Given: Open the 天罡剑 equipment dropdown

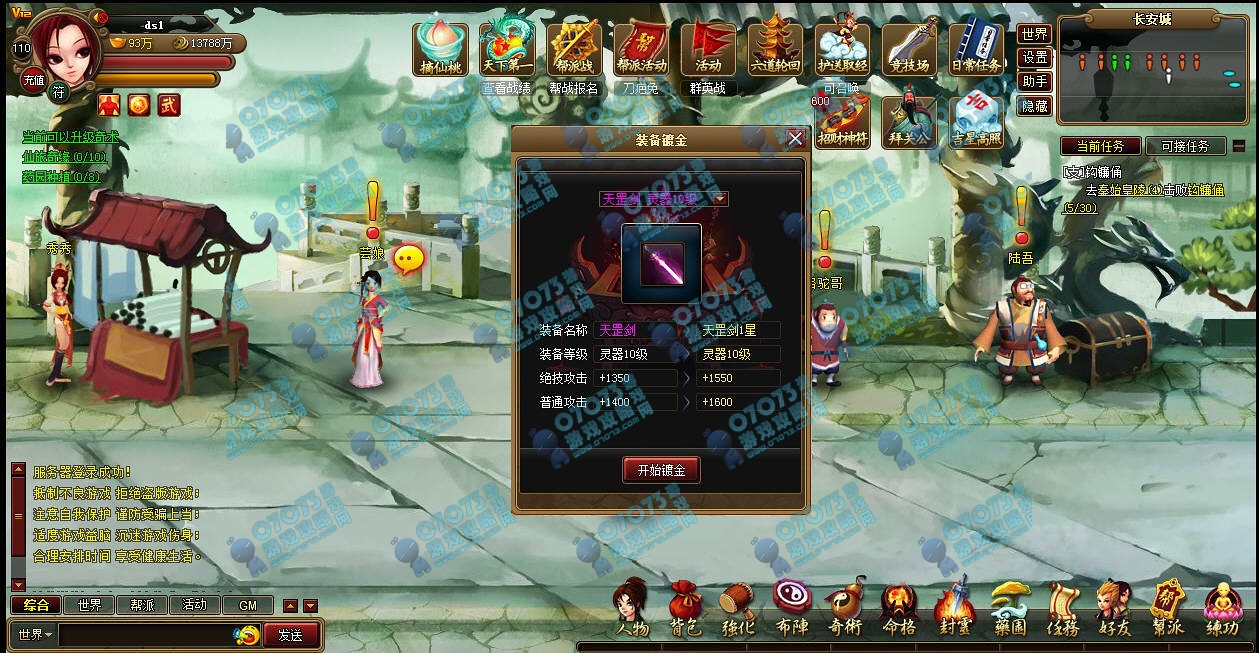Looking at the screenshot, I should coord(720,199).
